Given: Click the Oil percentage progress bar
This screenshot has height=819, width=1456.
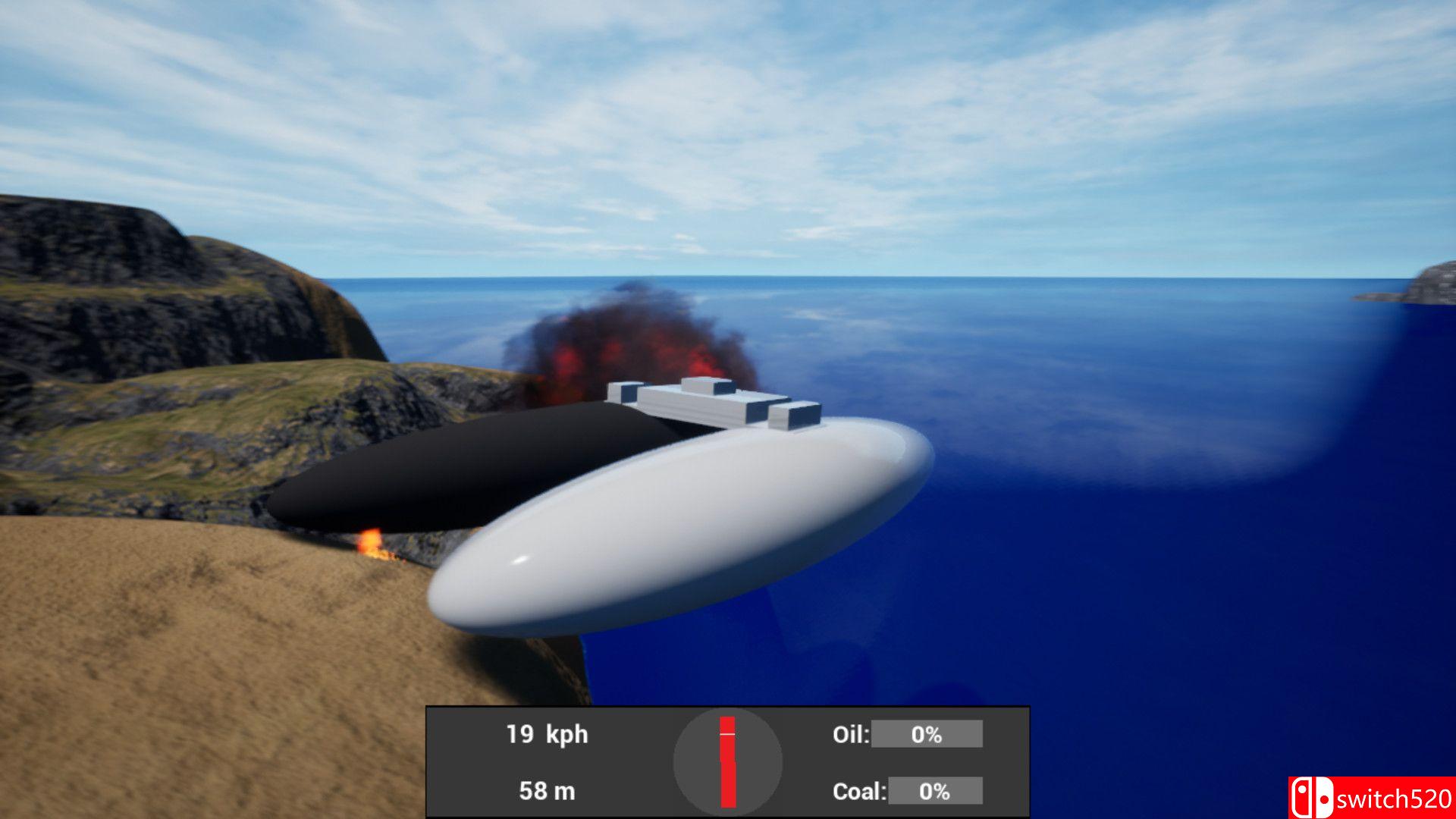Looking at the screenshot, I should 927,734.
